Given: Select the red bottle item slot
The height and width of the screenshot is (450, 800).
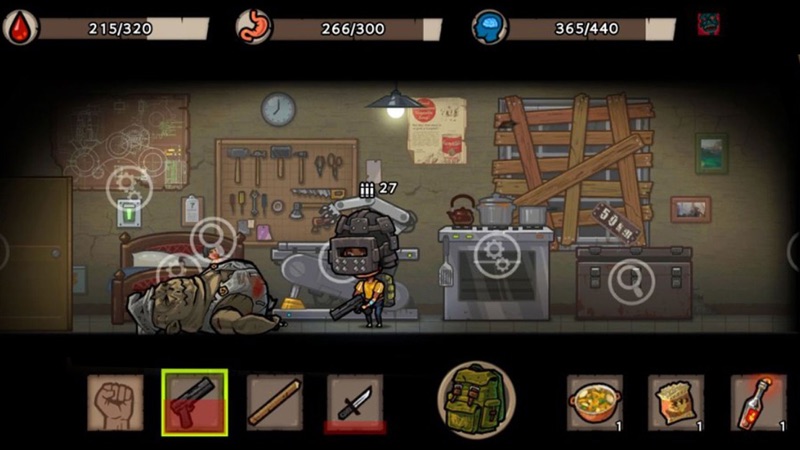Looking at the screenshot, I should click(757, 402).
